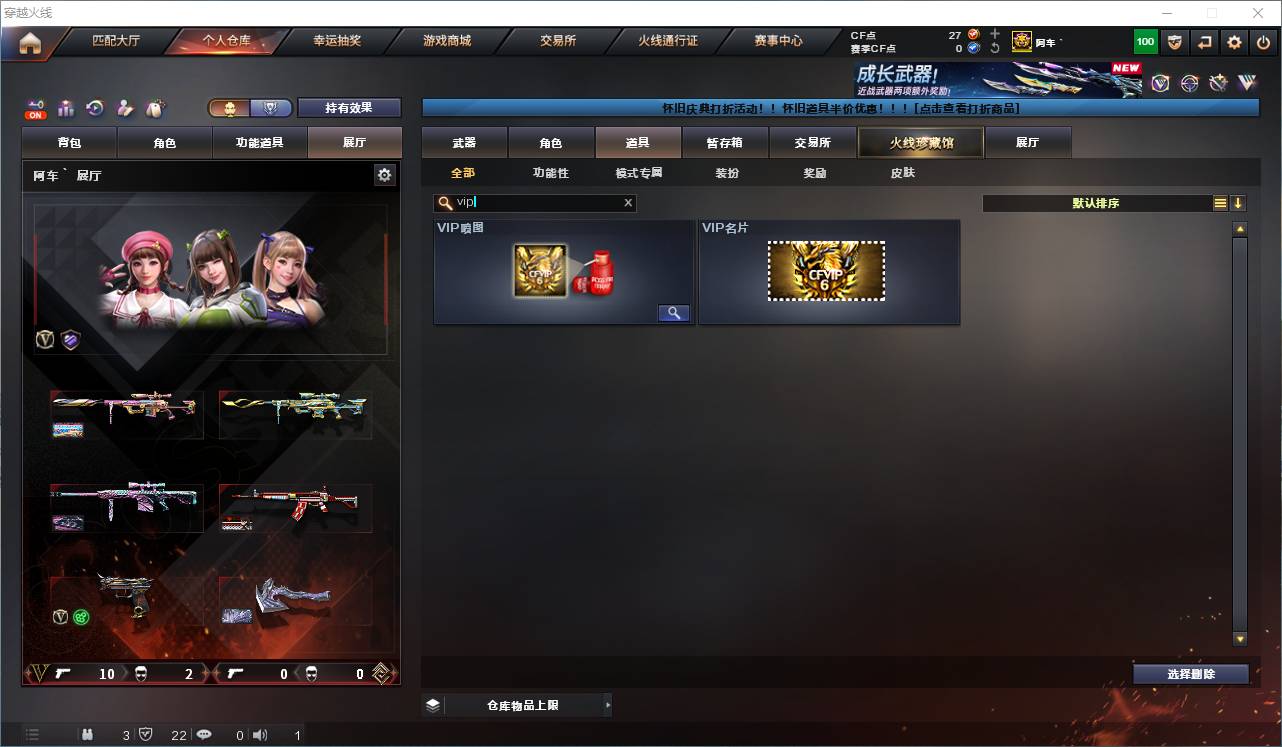Click the gear icon in the 阿车`展厅 header
The height and width of the screenshot is (747, 1282).
[x=385, y=175]
